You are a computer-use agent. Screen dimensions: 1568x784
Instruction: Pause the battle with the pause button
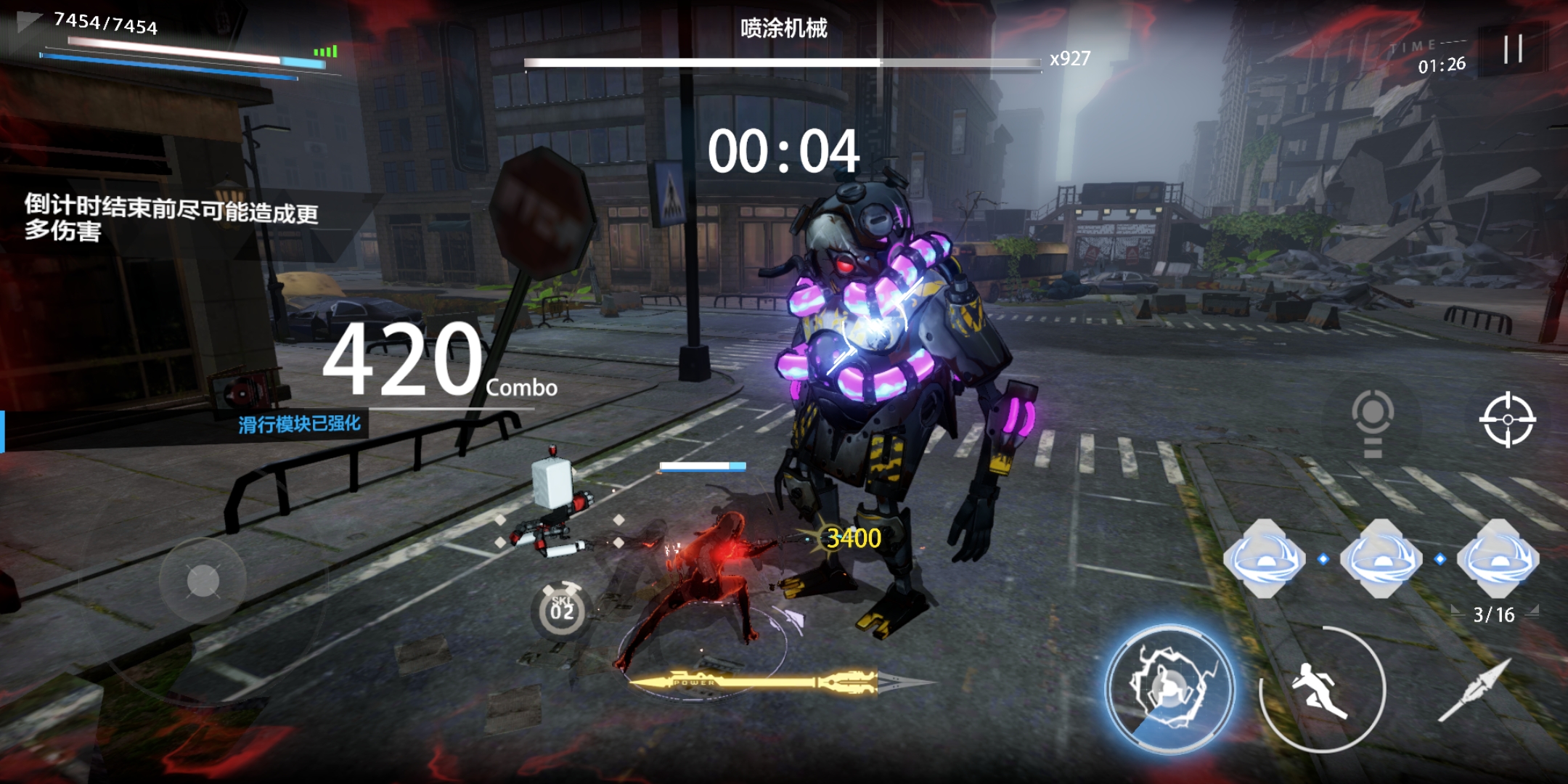click(1513, 49)
